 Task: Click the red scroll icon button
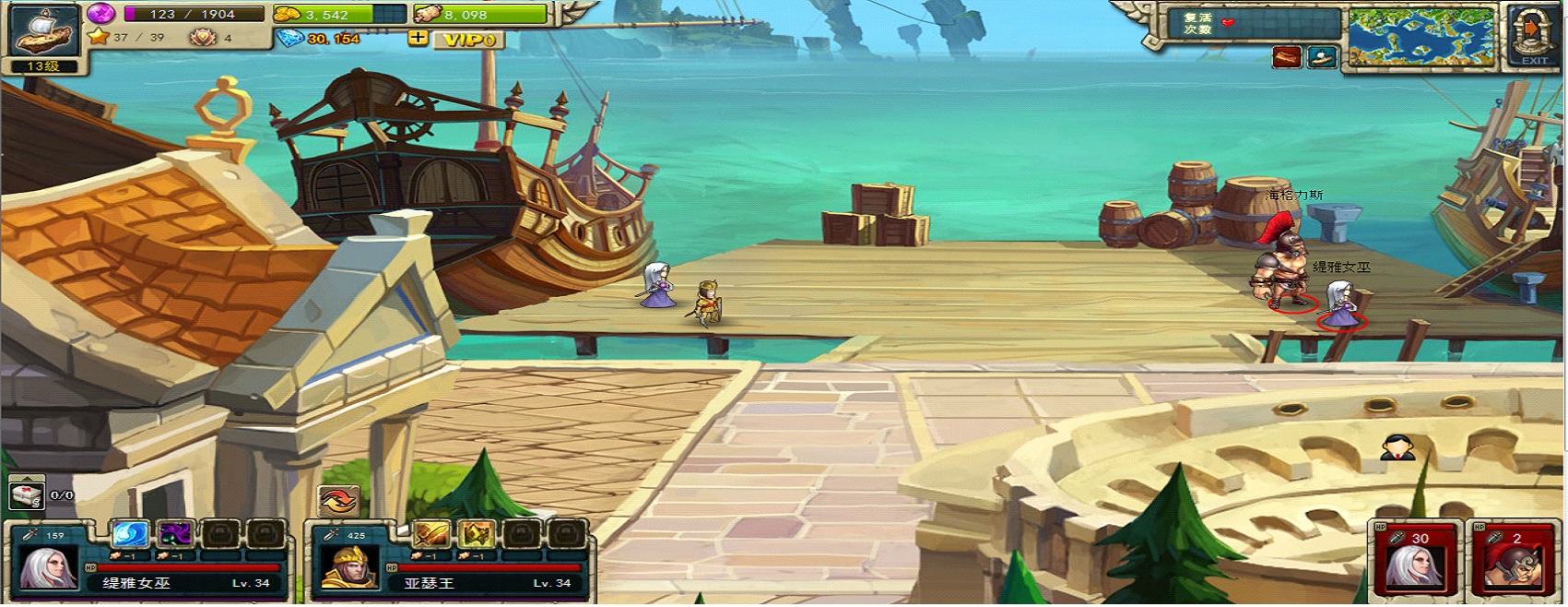tap(1286, 57)
